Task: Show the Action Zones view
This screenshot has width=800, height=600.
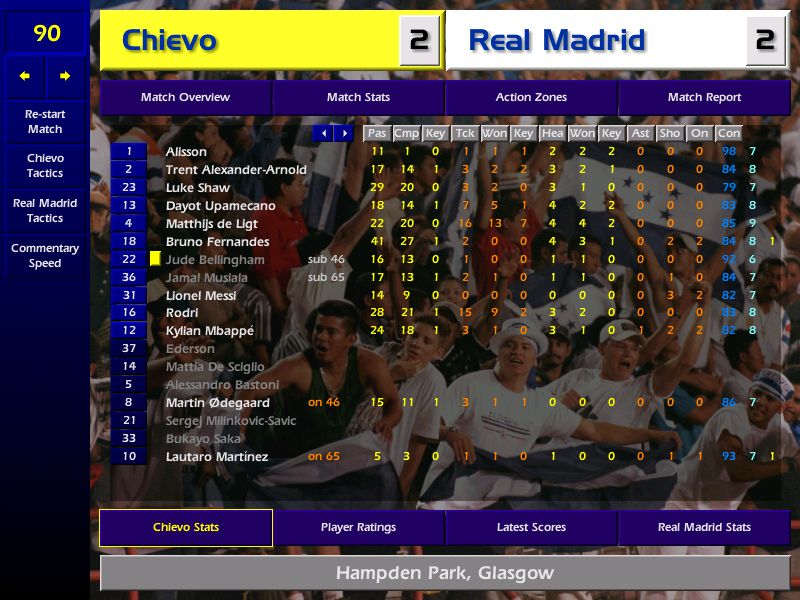Action: [x=531, y=97]
